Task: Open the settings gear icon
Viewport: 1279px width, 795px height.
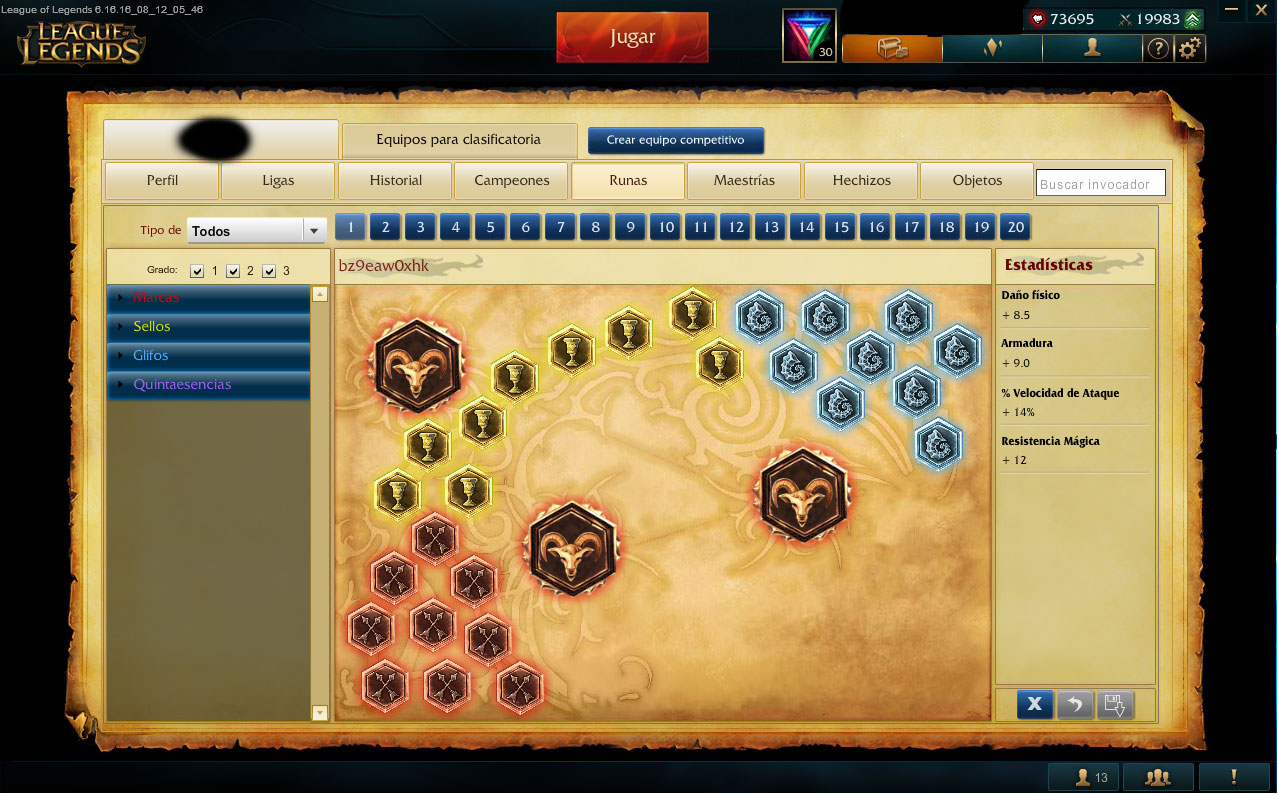Action: tap(1189, 48)
